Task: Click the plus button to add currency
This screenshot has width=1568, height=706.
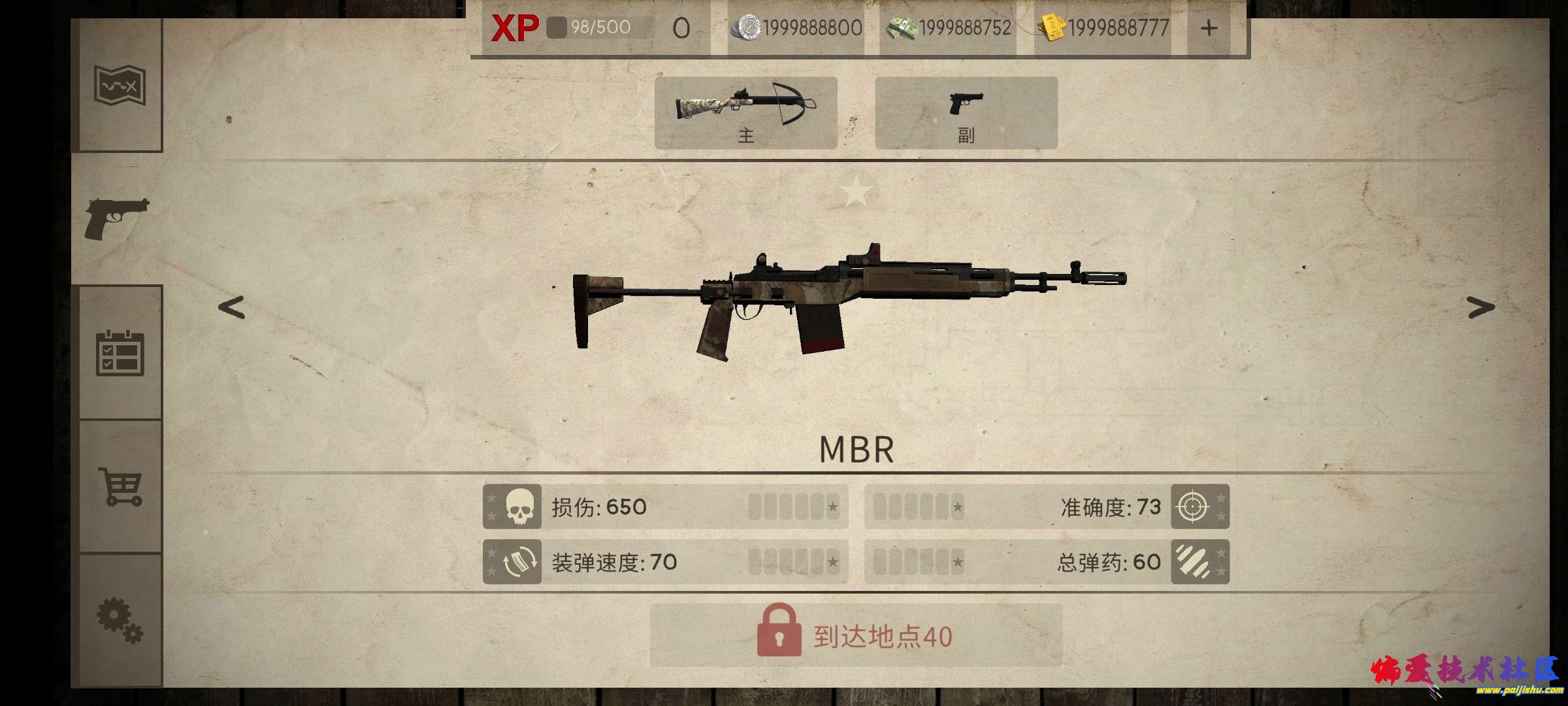Action: [x=1209, y=29]
